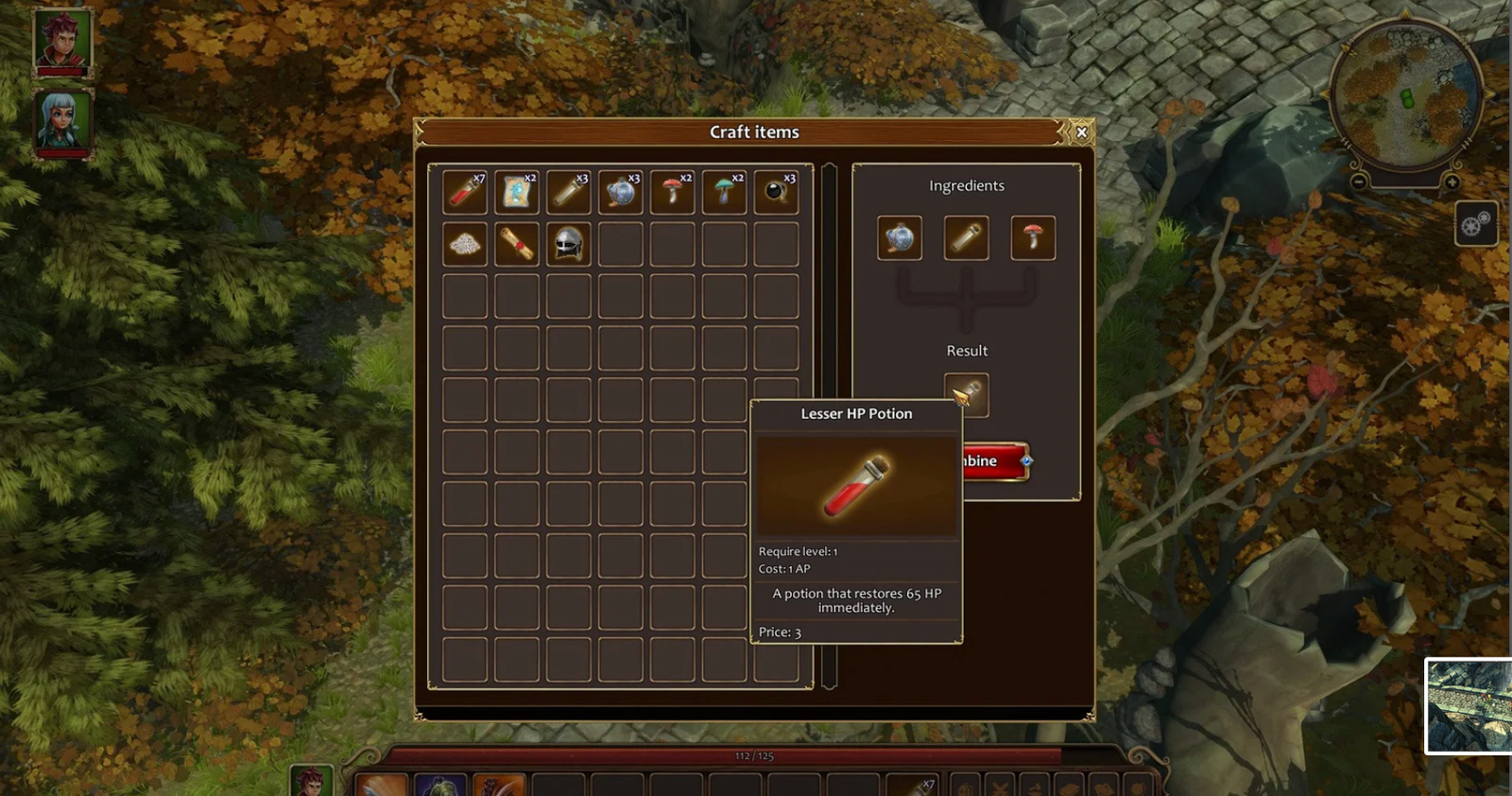Select the Lesser HP Potion stack x7

[x=463, y=192]
